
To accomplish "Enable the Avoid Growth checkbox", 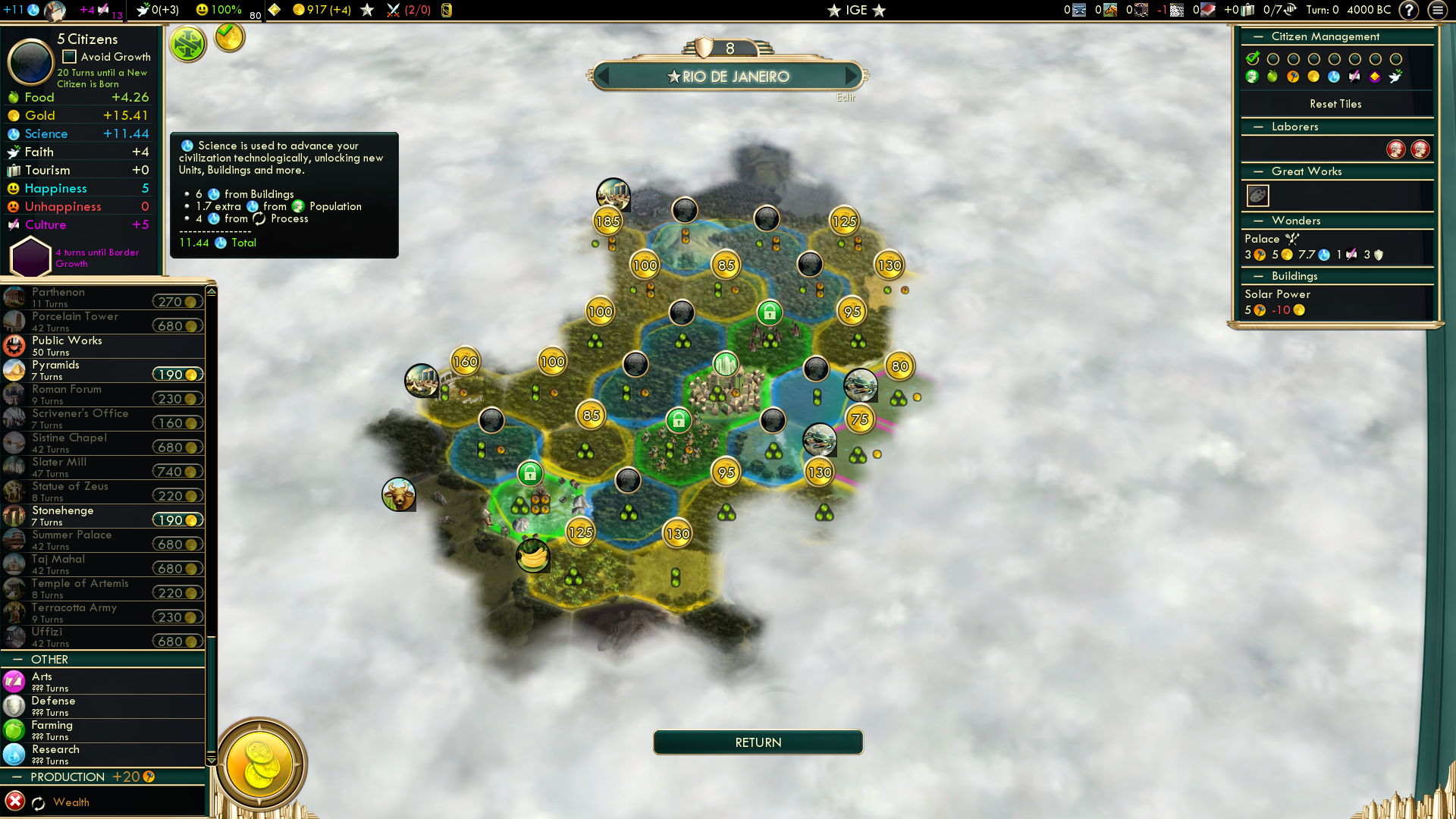I will click(x=69, y=56).
